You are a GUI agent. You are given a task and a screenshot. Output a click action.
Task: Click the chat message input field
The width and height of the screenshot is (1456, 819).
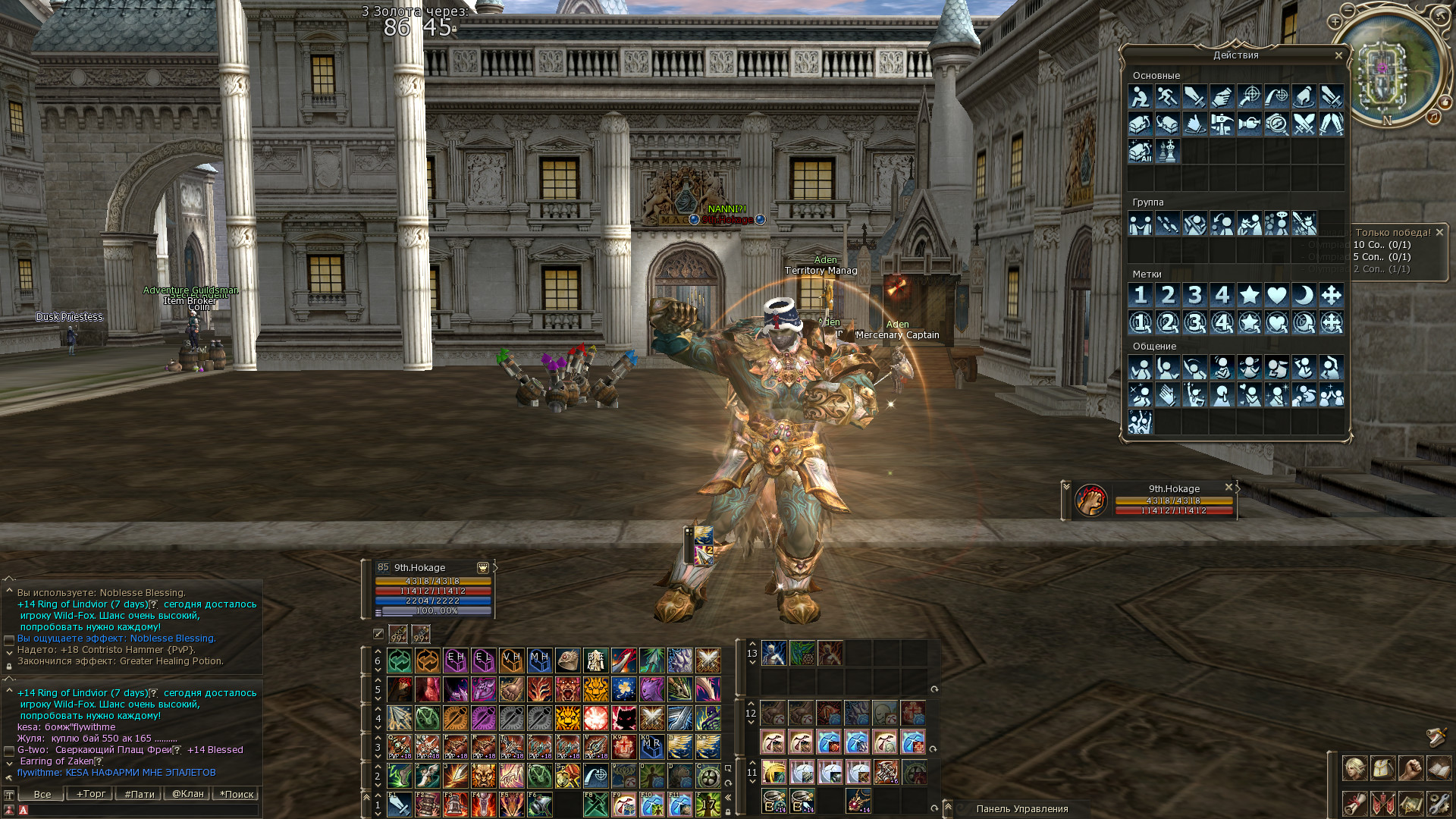click(140, 810)
